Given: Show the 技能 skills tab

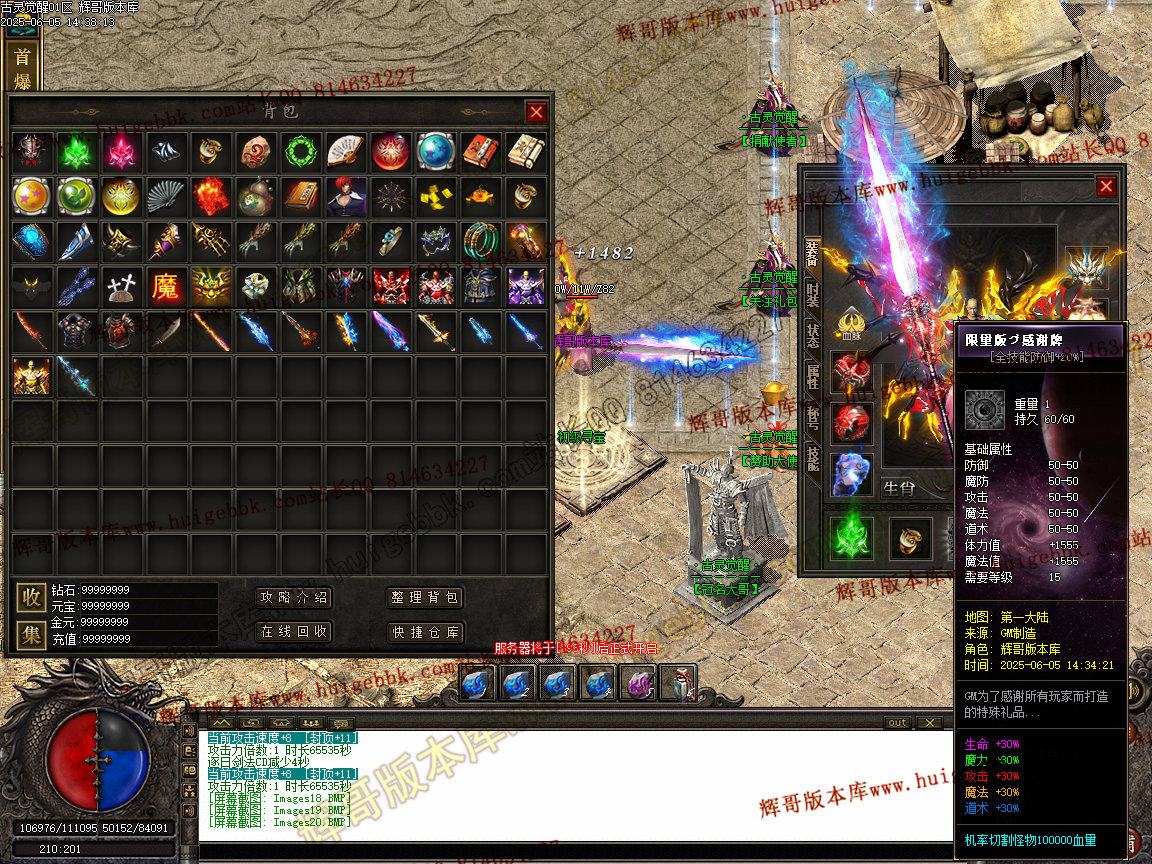Looking at the screenshot, I should point(812,459).
